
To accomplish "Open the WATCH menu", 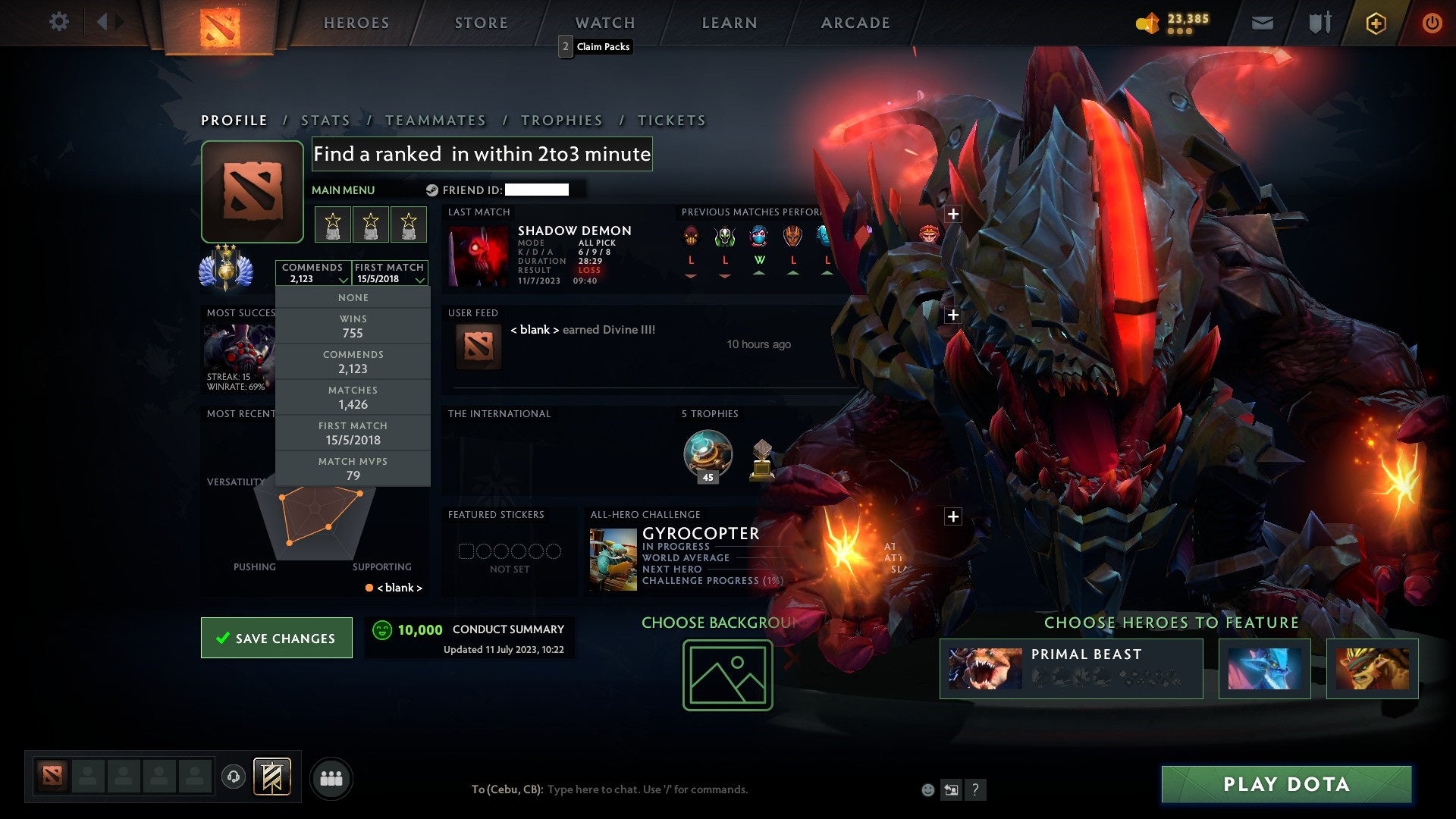I will pyautogui.click(x=604, y=22).
